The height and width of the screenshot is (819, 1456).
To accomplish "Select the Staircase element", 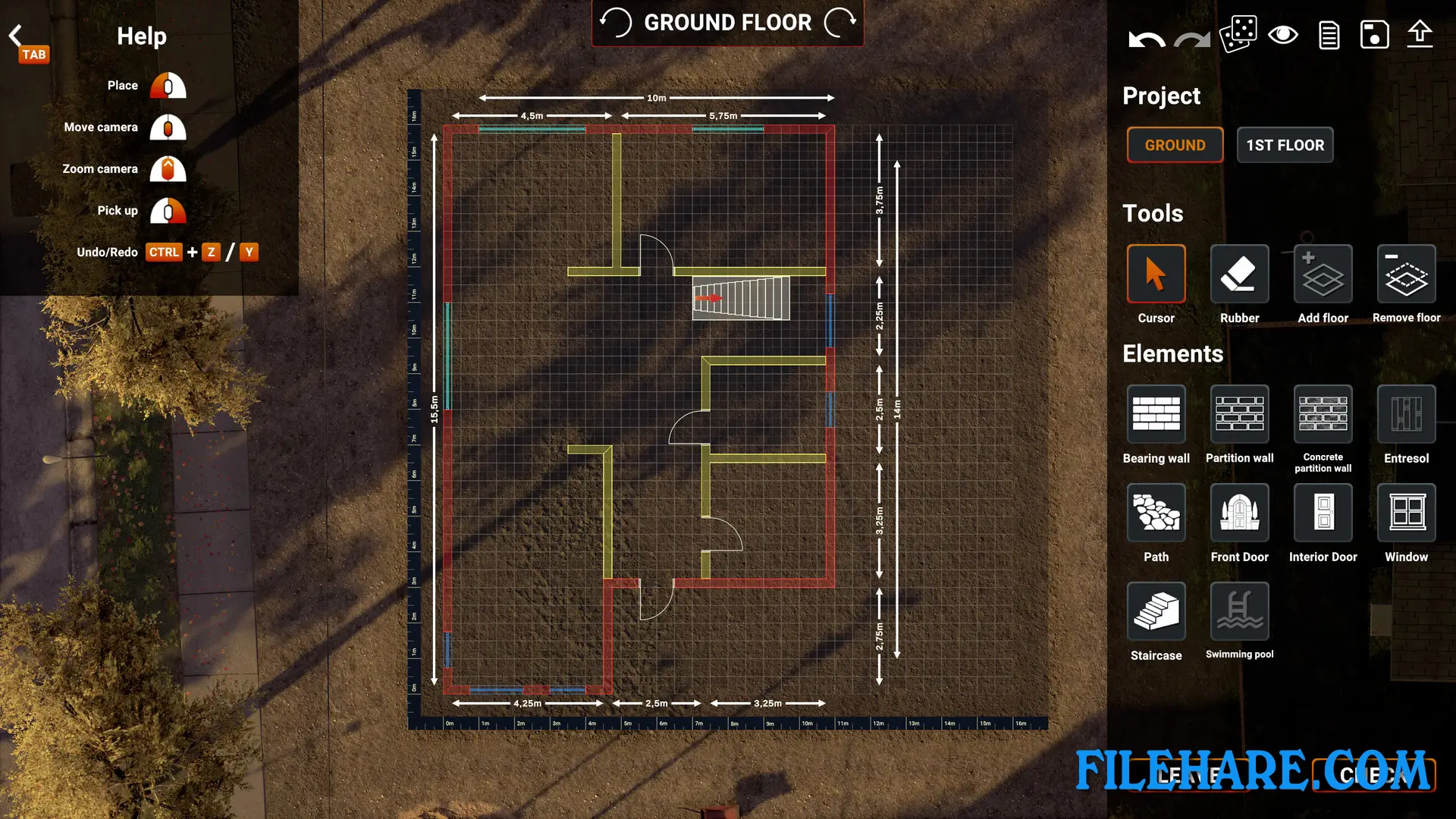I will (1156, 610).
